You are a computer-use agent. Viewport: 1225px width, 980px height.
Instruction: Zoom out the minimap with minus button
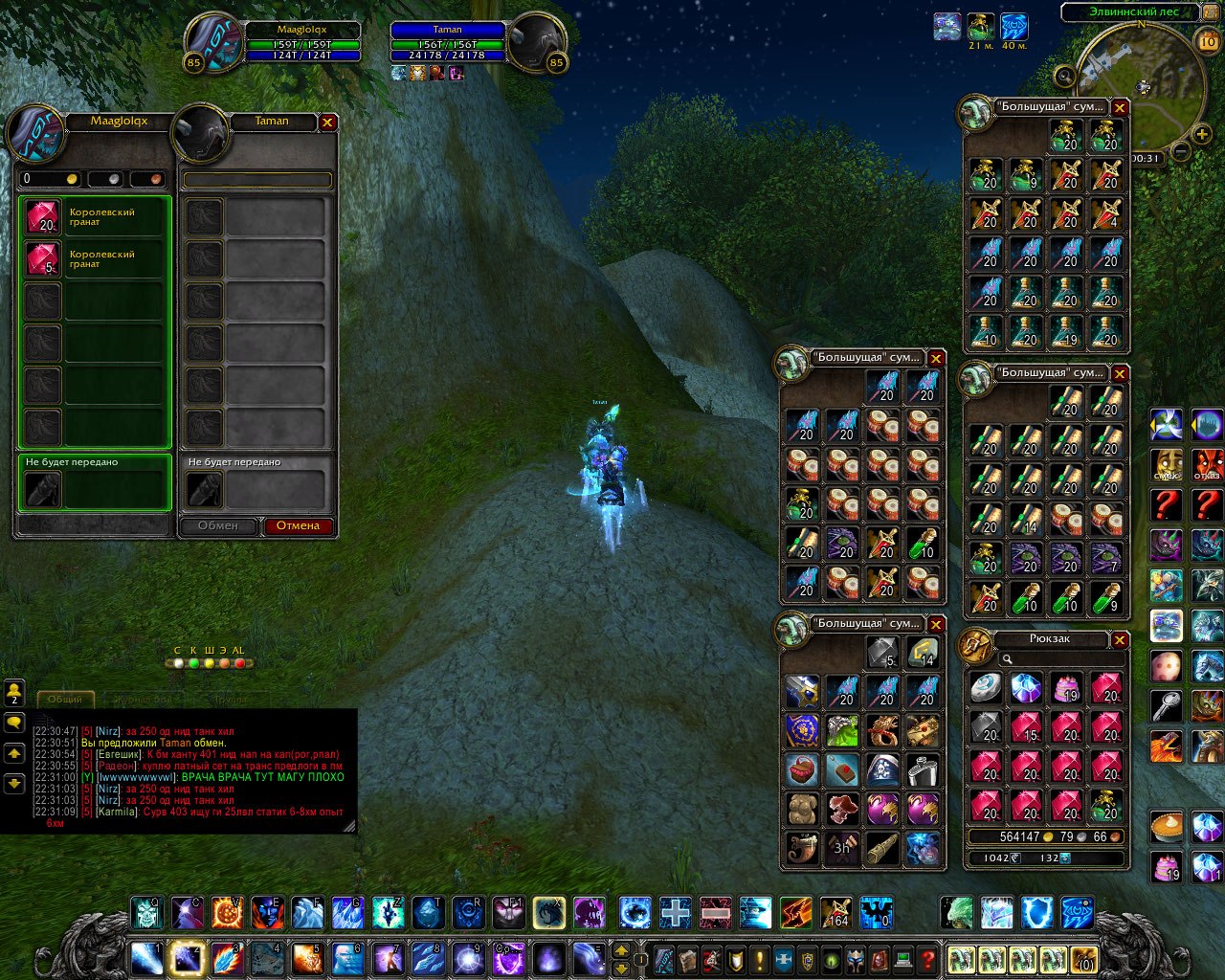tap(1181, 150)
